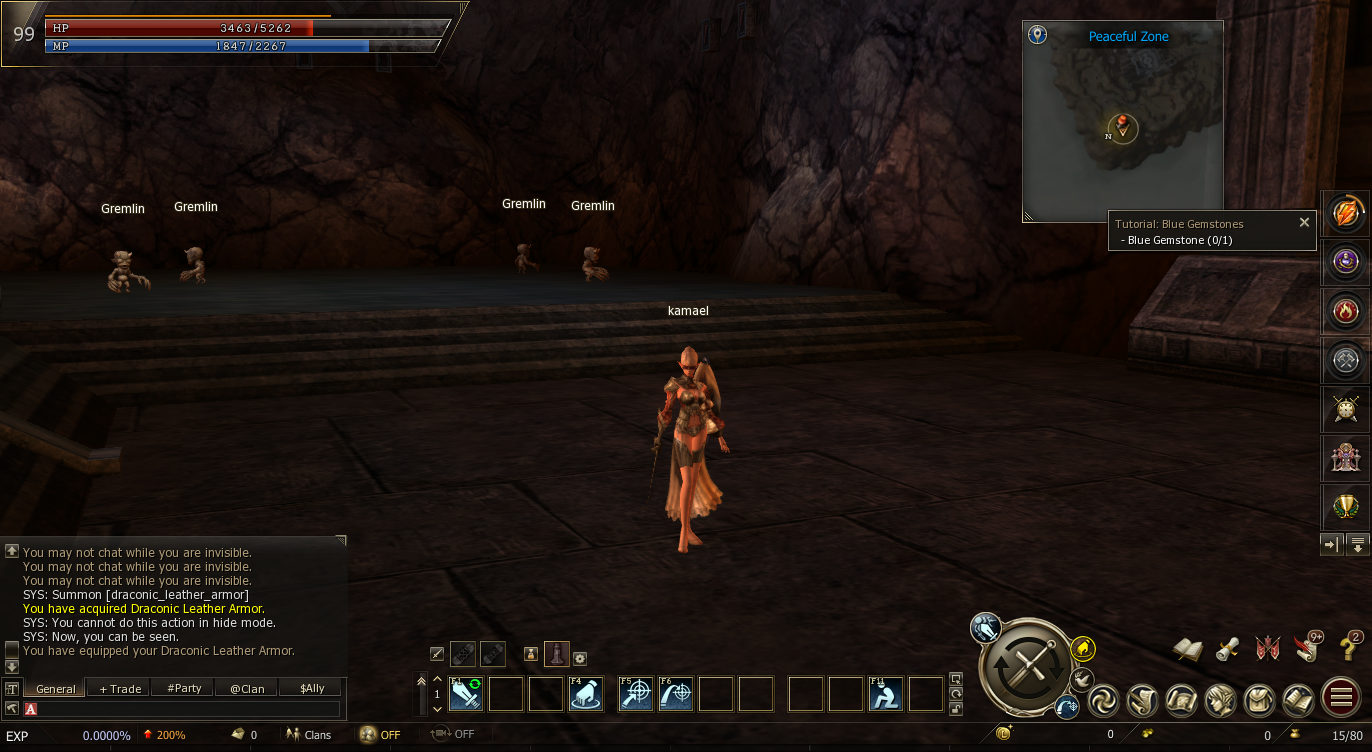The height and width of the screenshot is (752, 1372).
Task: Switch to the $Ally chat tab
Action: point(312,688)
